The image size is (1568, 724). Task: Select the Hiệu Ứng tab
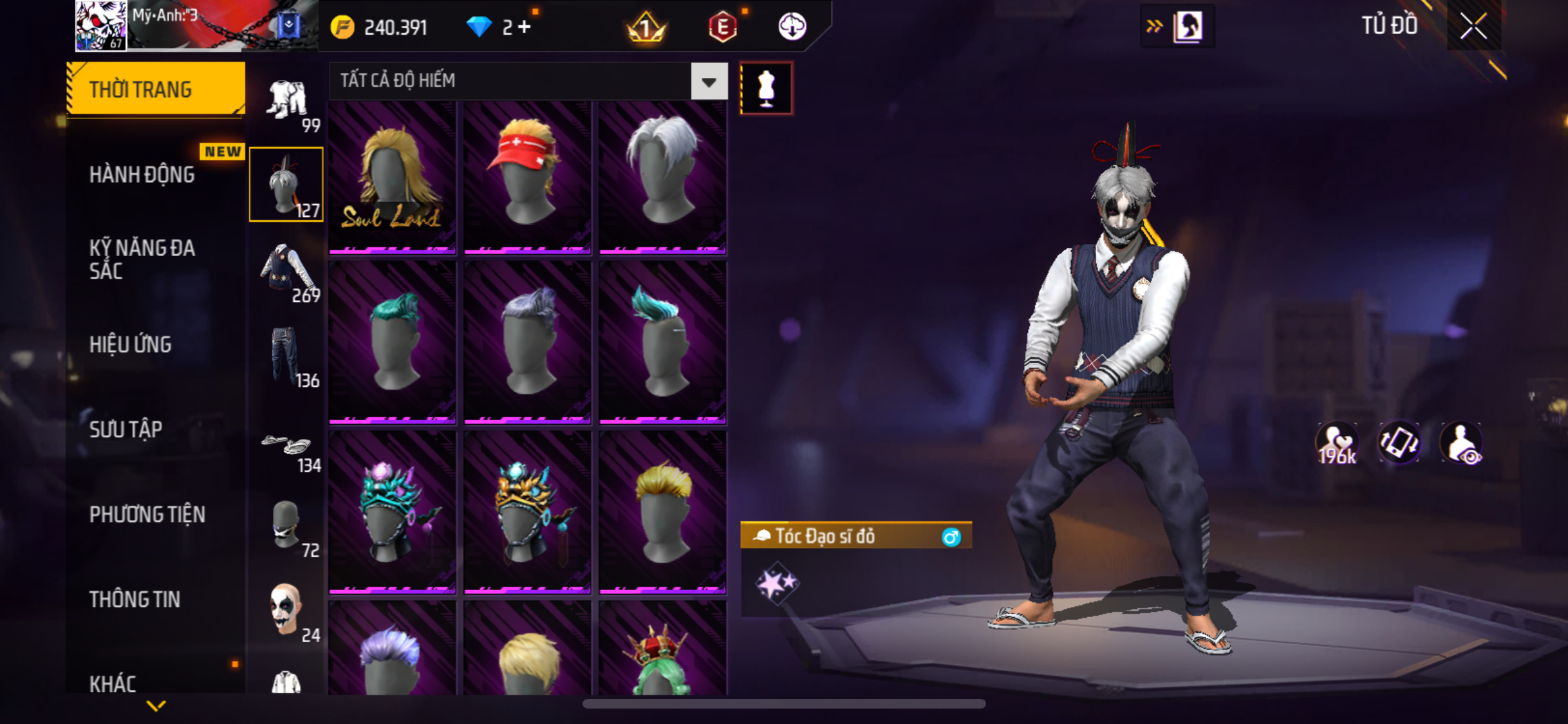pyautogui.click(x=131, y=344)
